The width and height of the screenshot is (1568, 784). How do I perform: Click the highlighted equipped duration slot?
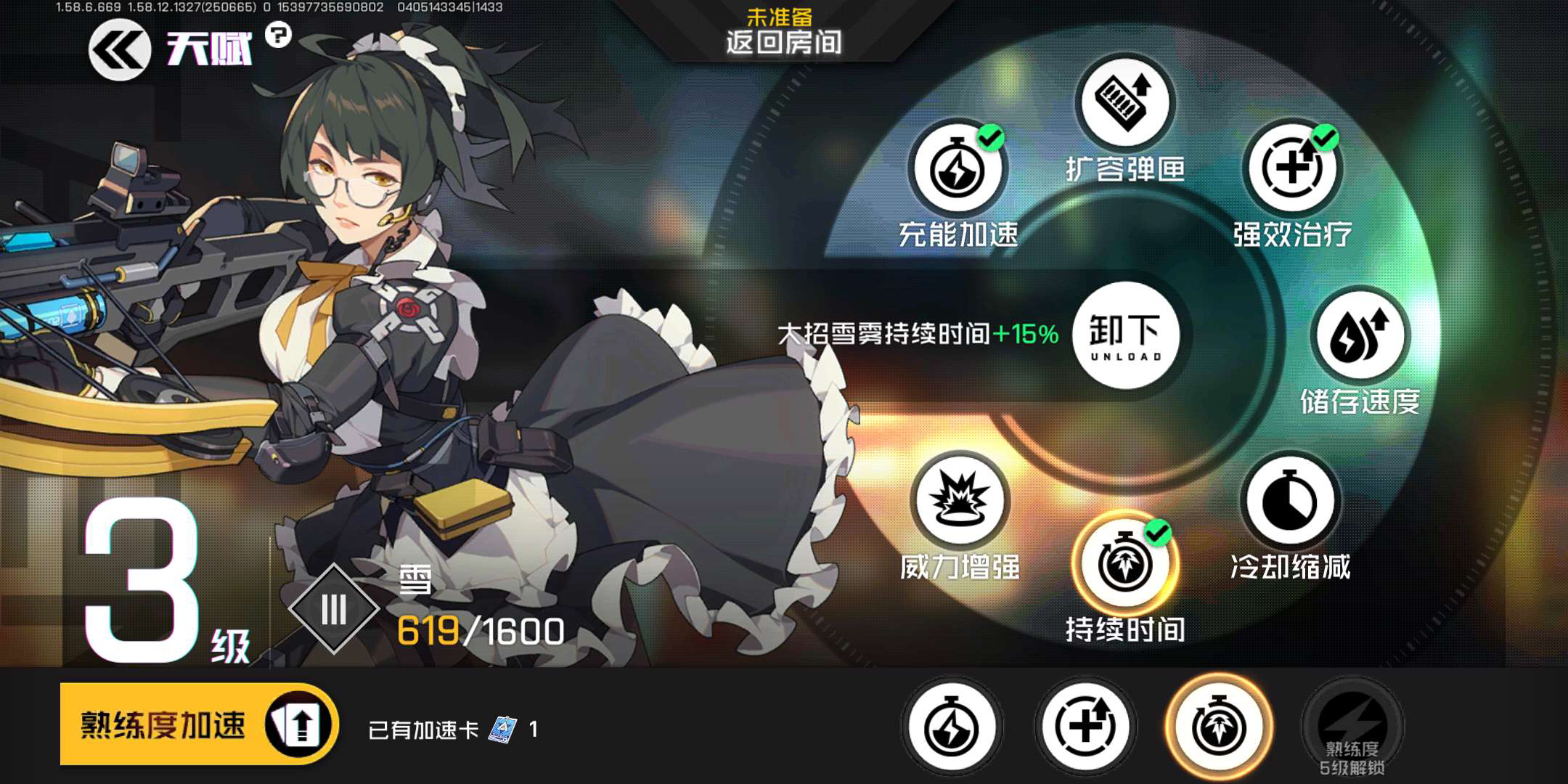point(1219,727)
